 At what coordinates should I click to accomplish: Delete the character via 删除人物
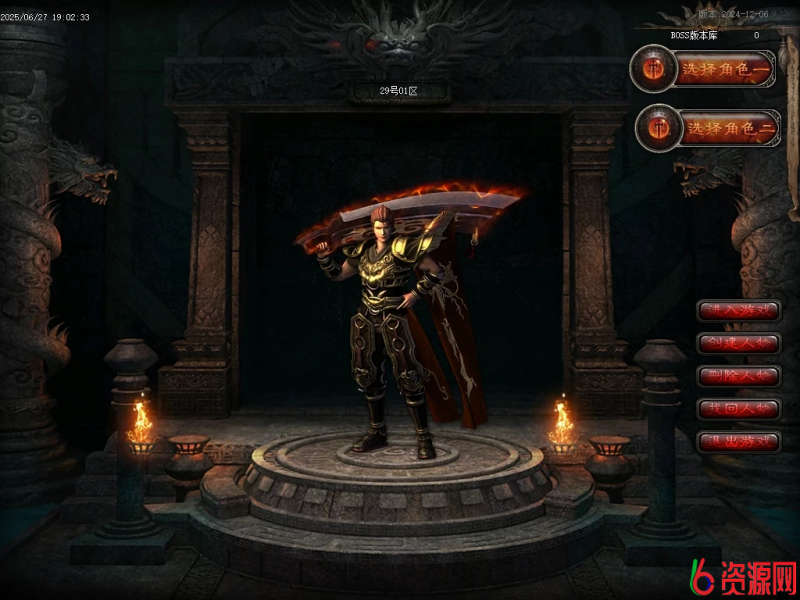click(x=739, y=376)
